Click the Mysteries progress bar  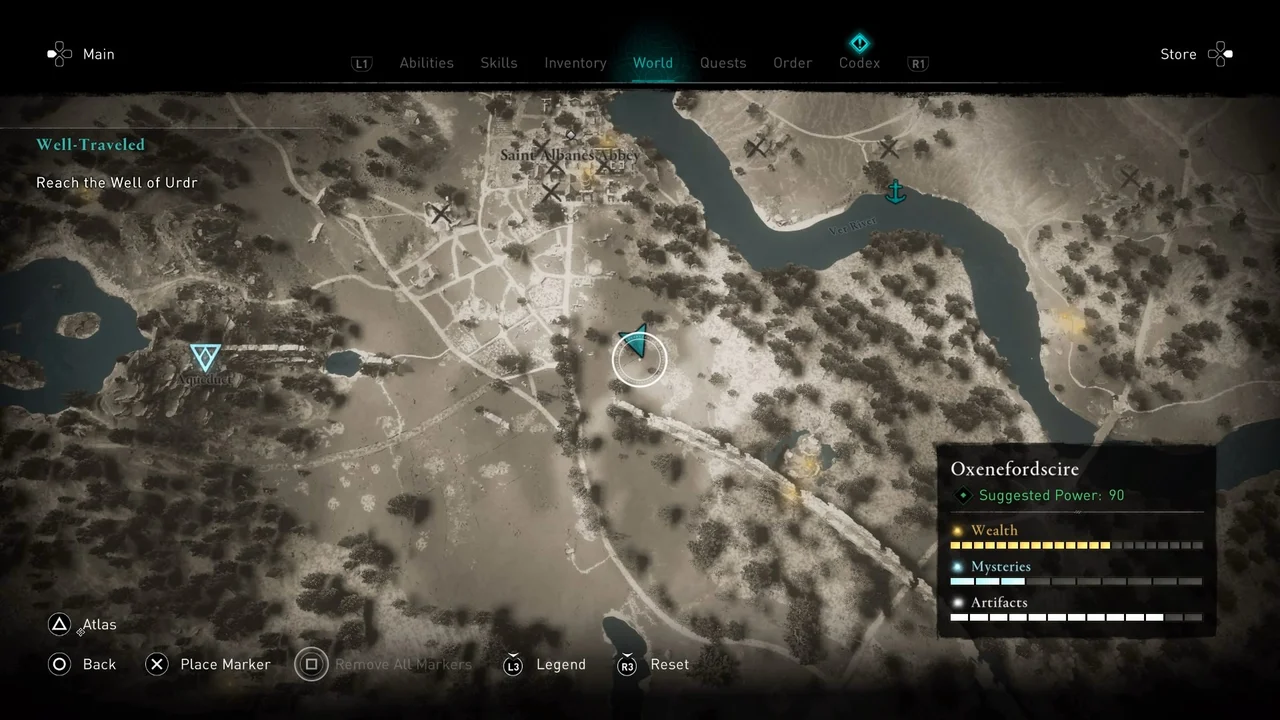point(1075,581)
